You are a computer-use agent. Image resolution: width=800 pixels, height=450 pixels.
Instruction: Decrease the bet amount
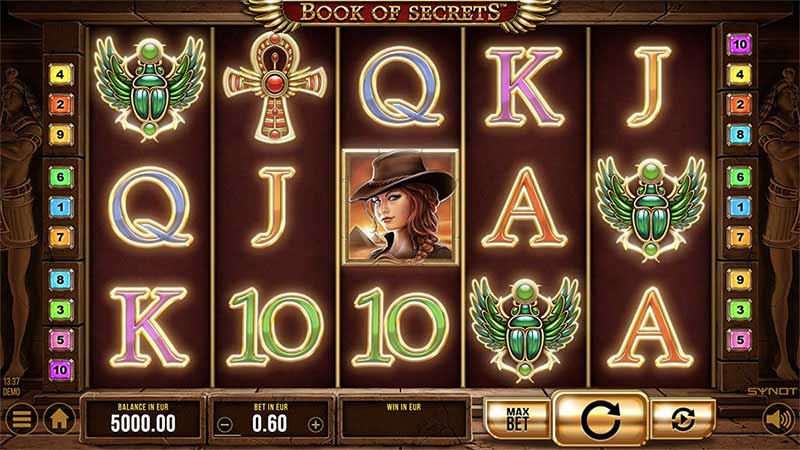(225, 424)
